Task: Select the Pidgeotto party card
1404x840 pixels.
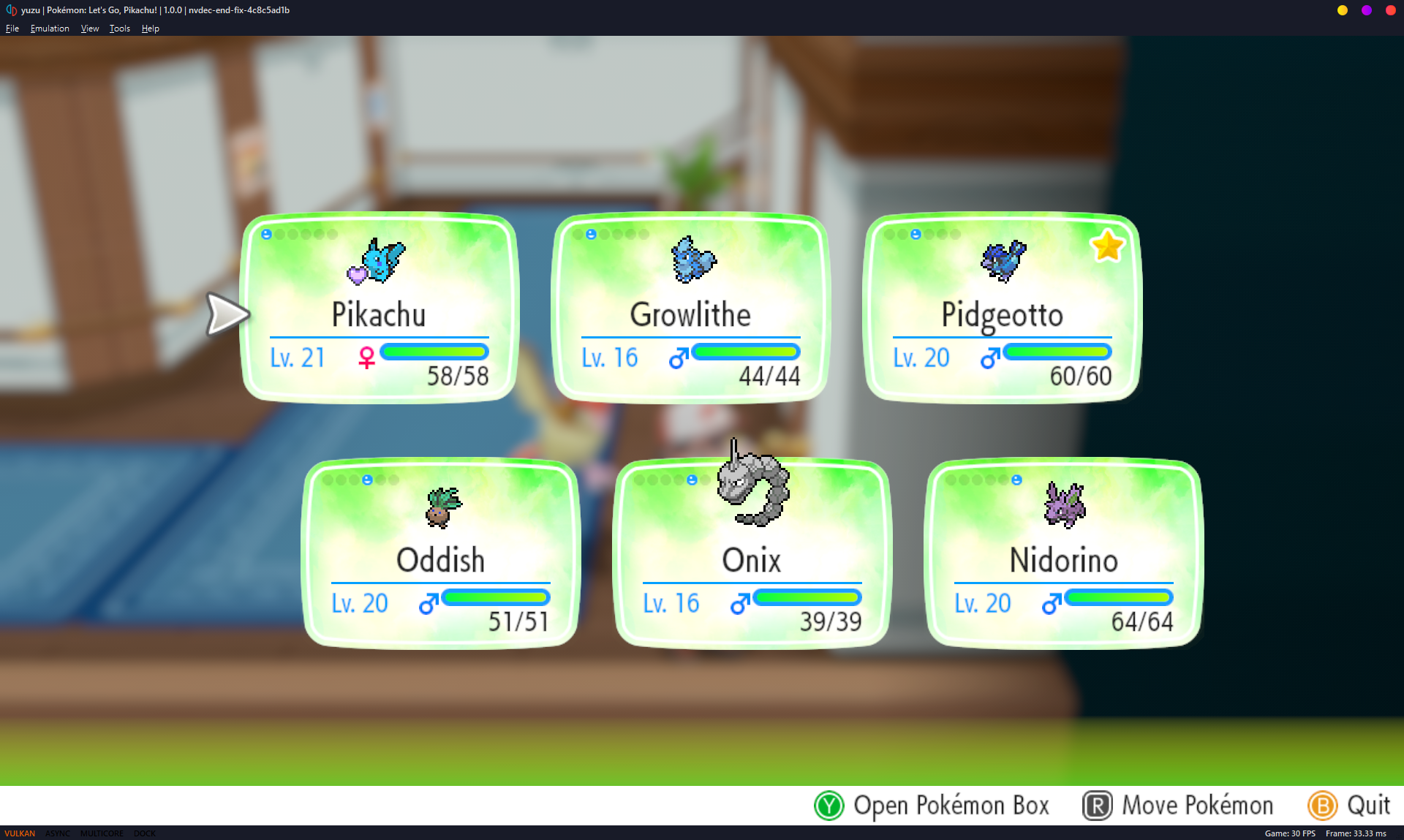Action: tap(1002, 308)
